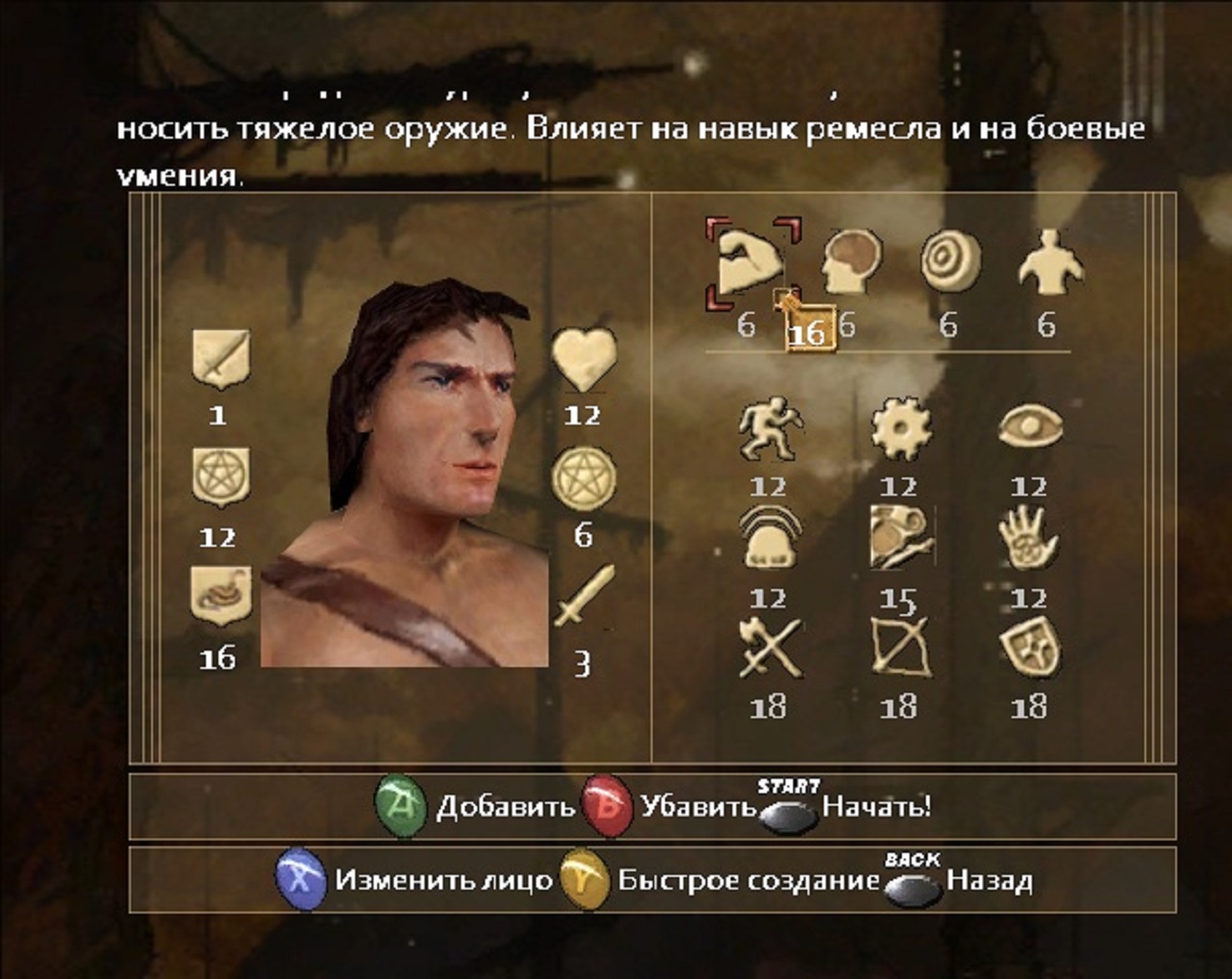Select the Defense shield skill icon
Screen dimensions: 1232x979
(1030, 647)
